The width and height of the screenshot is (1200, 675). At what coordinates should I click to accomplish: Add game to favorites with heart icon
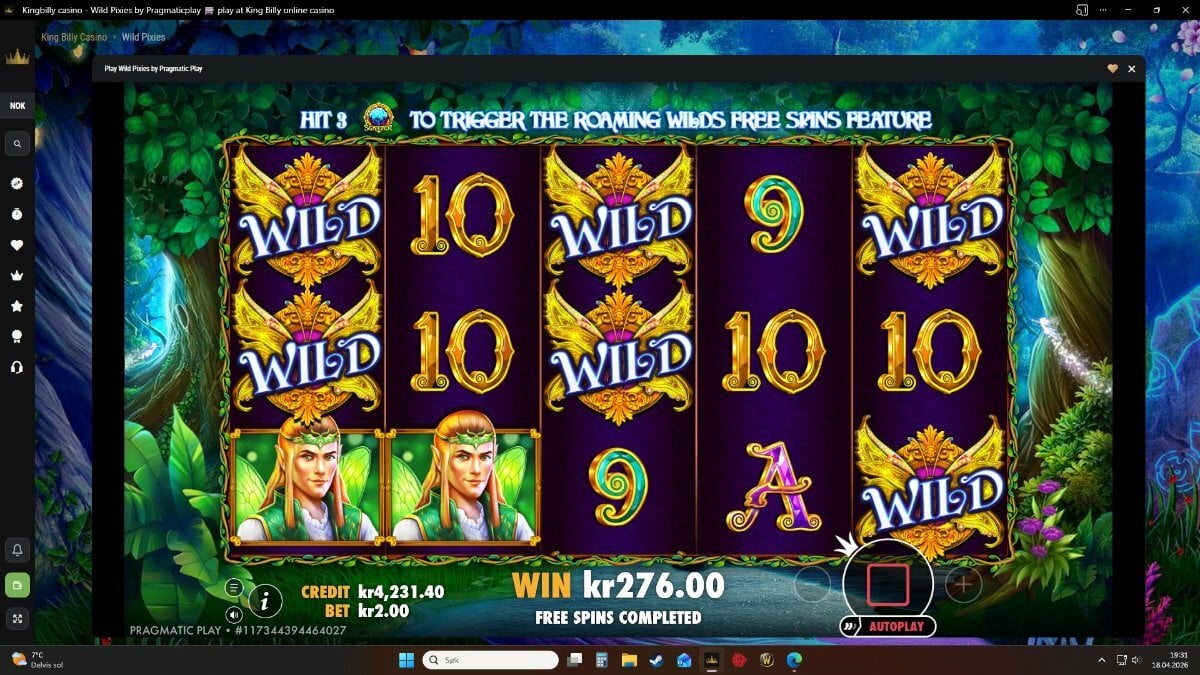point(1112,69)
